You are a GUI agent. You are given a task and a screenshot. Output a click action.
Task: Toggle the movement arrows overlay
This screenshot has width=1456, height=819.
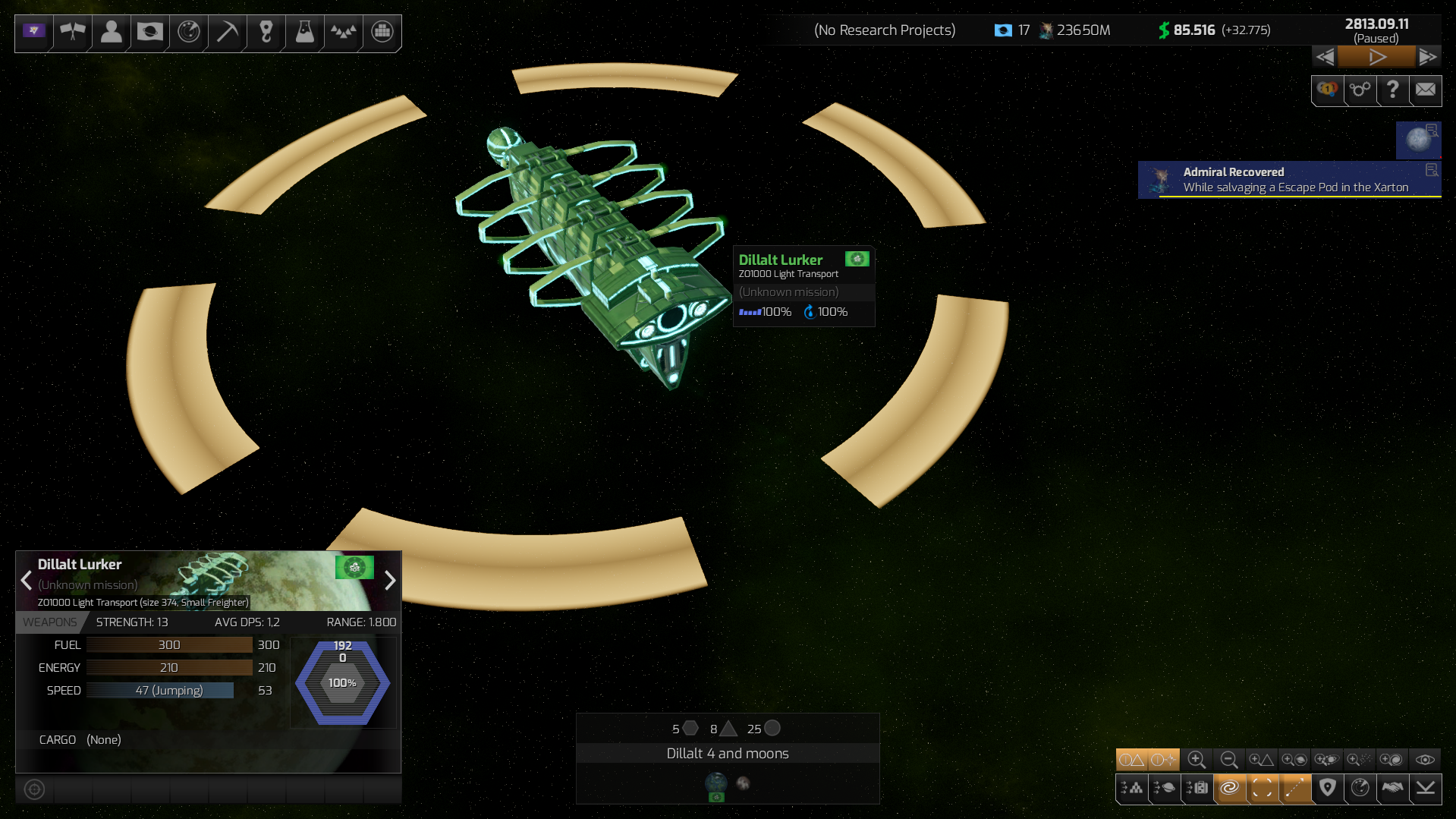[x=1295, y=789]
